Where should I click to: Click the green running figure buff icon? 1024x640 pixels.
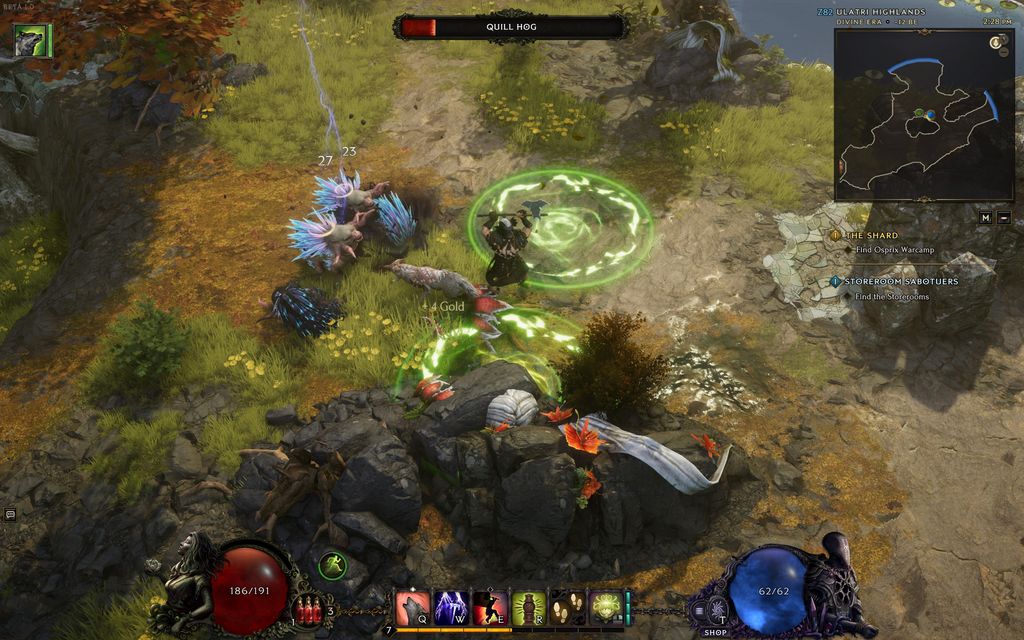point(333,566)
